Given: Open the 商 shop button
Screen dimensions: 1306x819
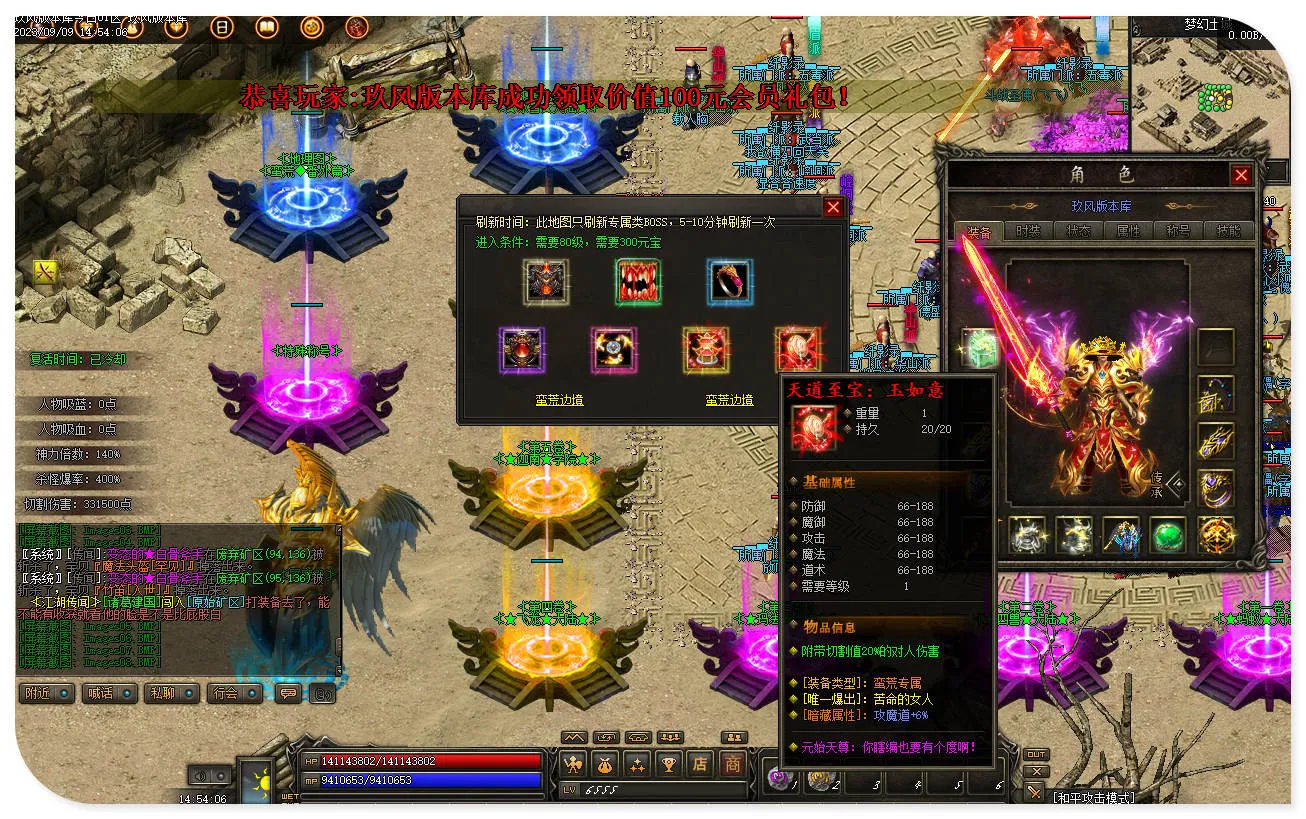Looking at the screenshot, I should (x=733, y=765).
